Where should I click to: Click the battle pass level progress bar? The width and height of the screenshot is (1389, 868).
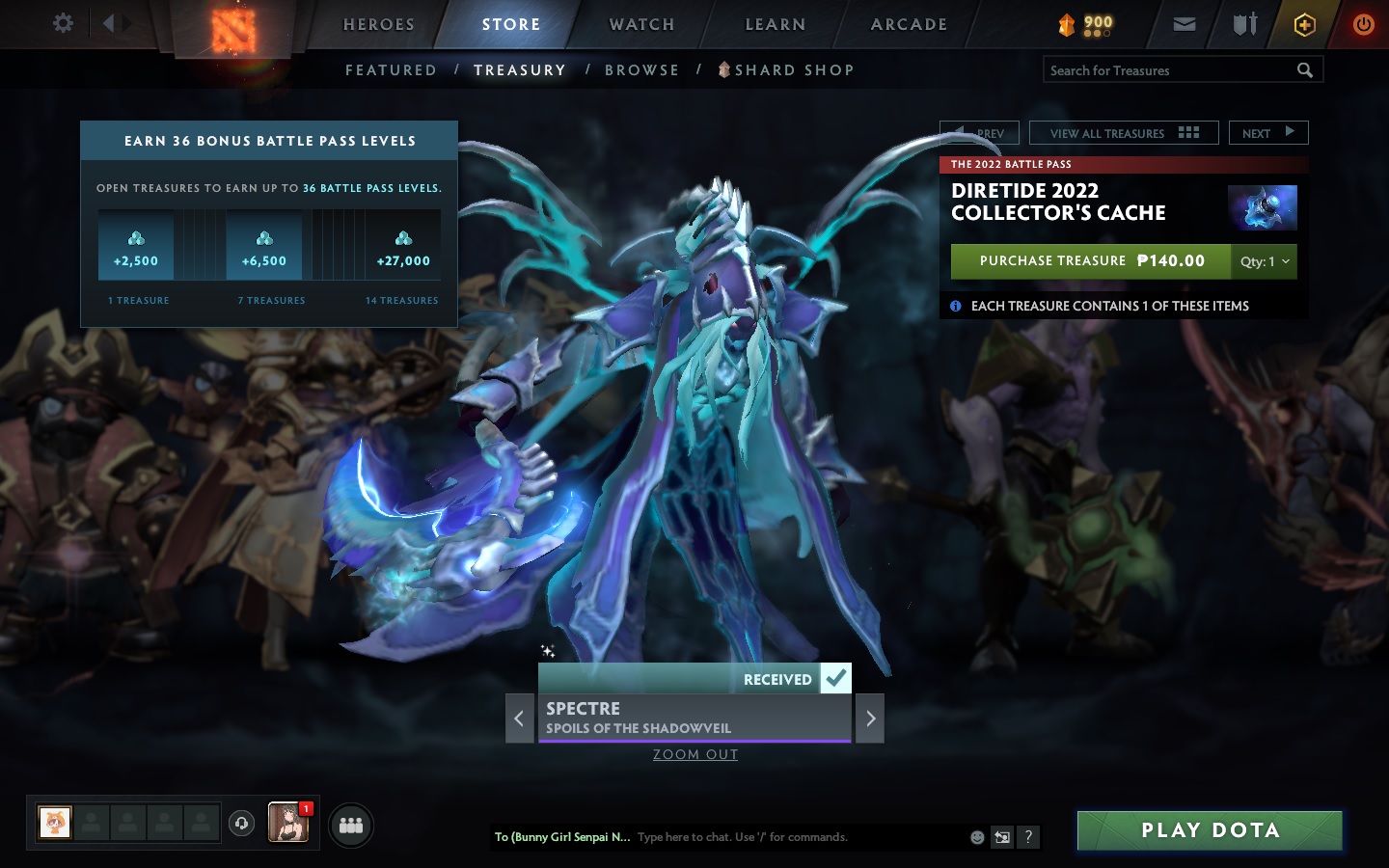pos(270,246)
